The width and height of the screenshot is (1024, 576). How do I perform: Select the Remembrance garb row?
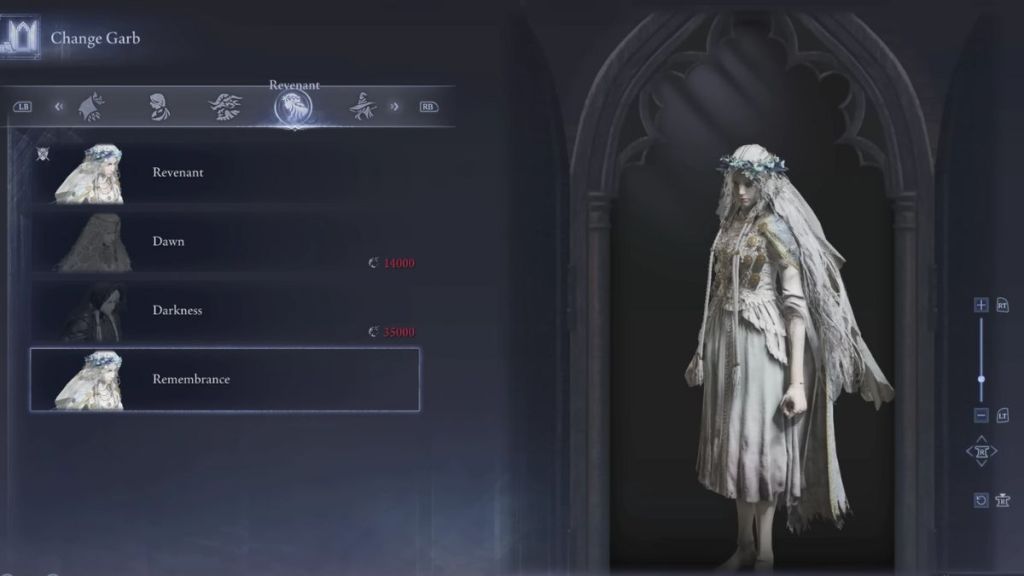tap(225, 380)
